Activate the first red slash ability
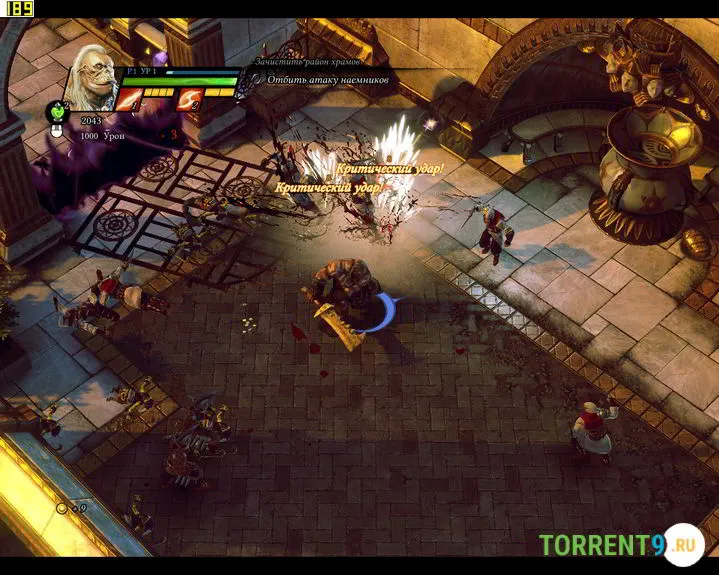 (x=128, y=99)
